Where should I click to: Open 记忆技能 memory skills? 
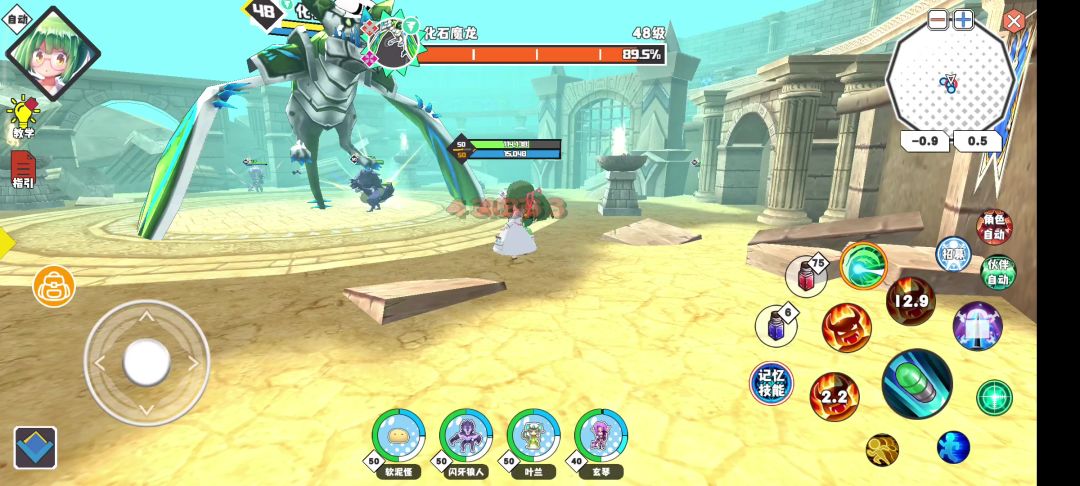pyautogui.click(x=771, y=383)
